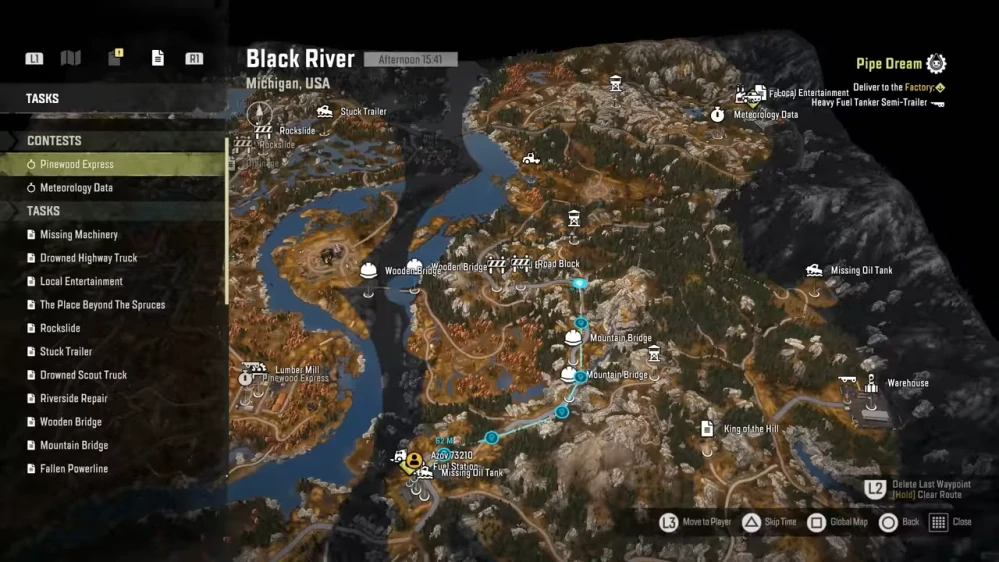Select the Meteorology Data contest entry
The height and width of the screenshot is (562, 999).
76,188
